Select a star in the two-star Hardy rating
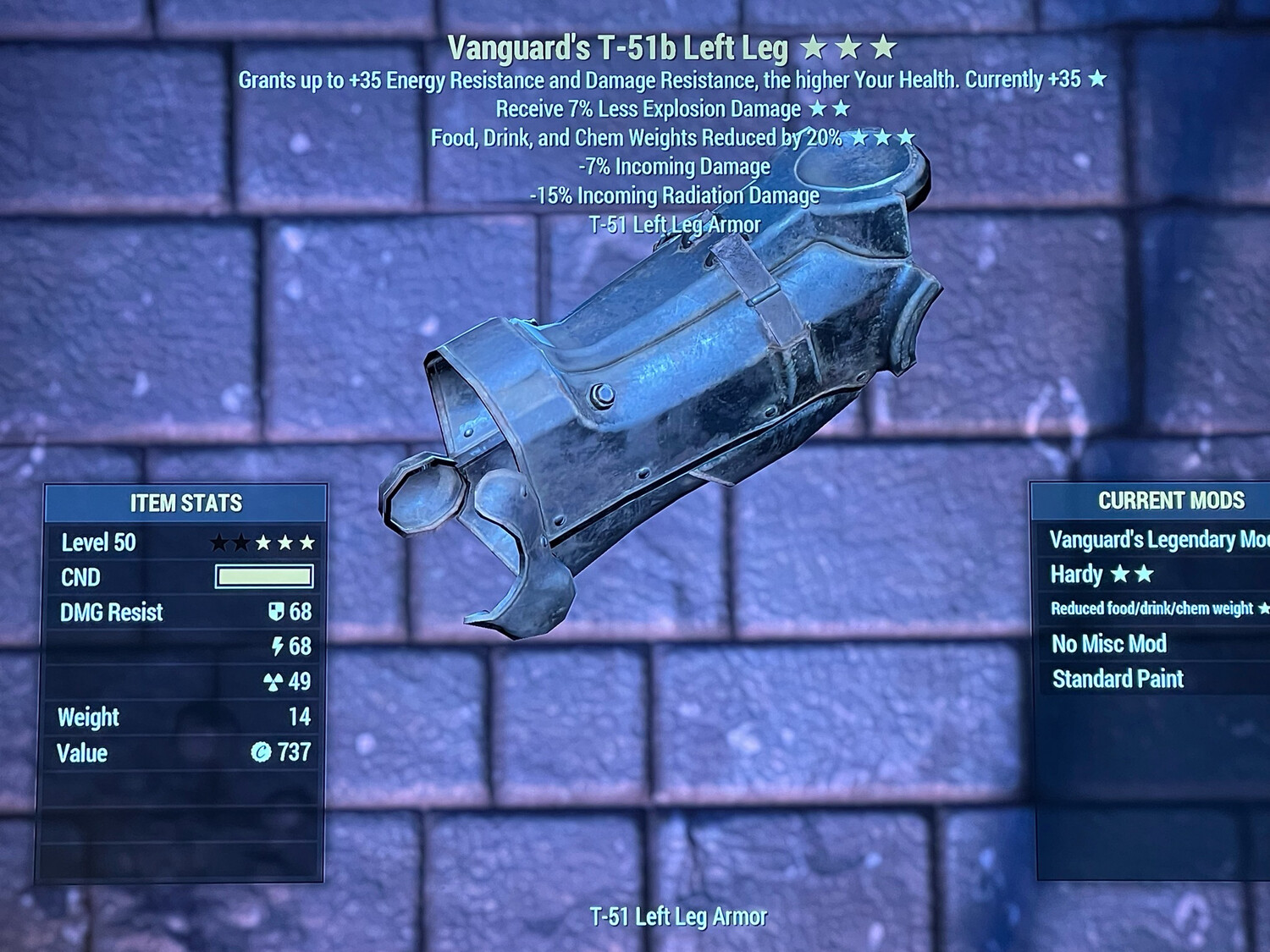The height and width of the screenshot is (952, 1270). (1121, 574)
